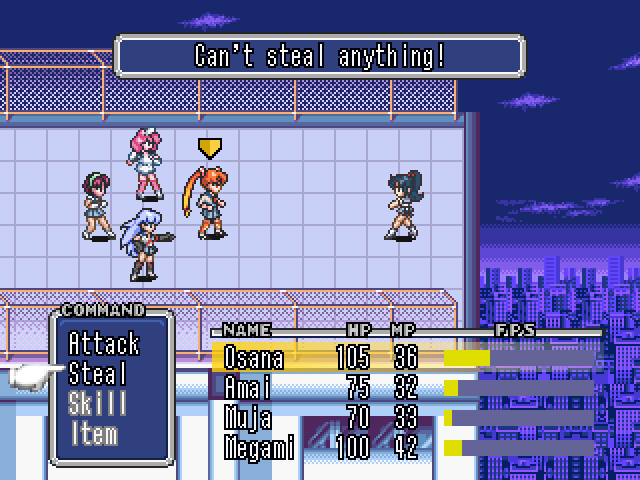Select Megami's party status row
640x480 pixels.
pyautogui.click(x=400, y=447)
